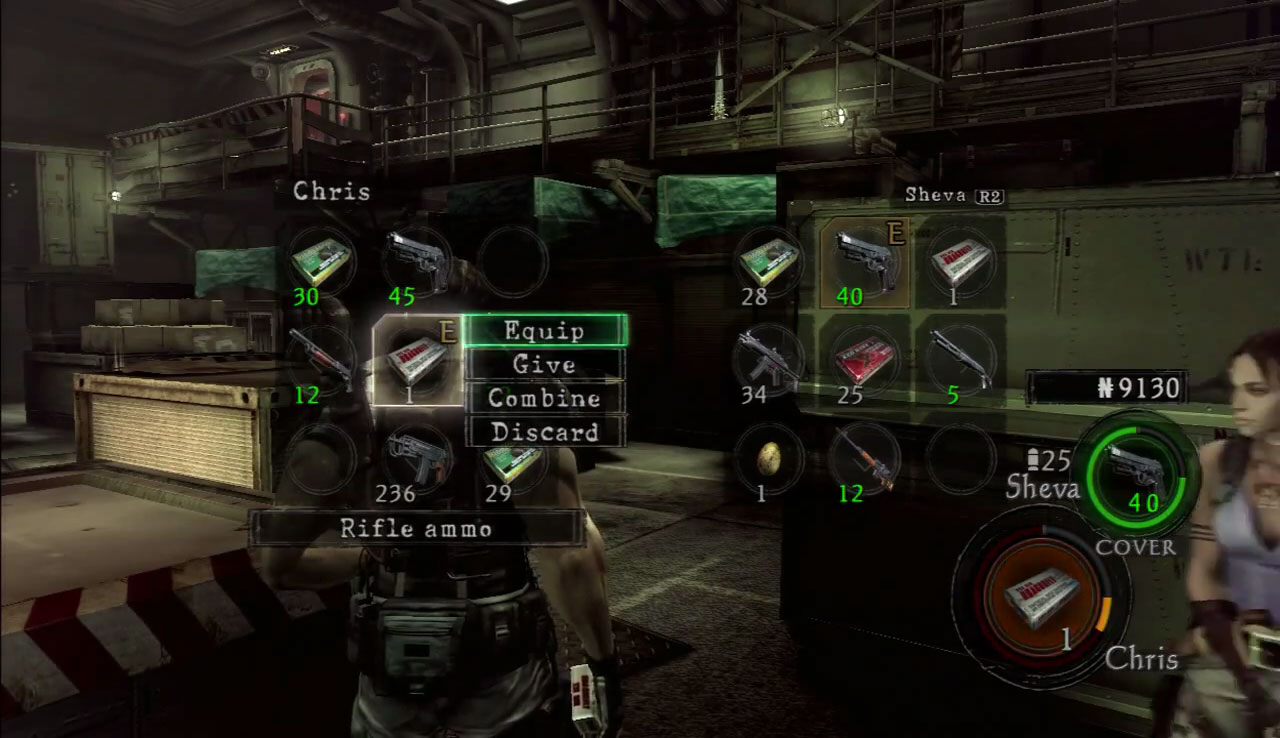
Task: Select Sheva's ammo box with 28 rounds
Action: coord(768,262)
